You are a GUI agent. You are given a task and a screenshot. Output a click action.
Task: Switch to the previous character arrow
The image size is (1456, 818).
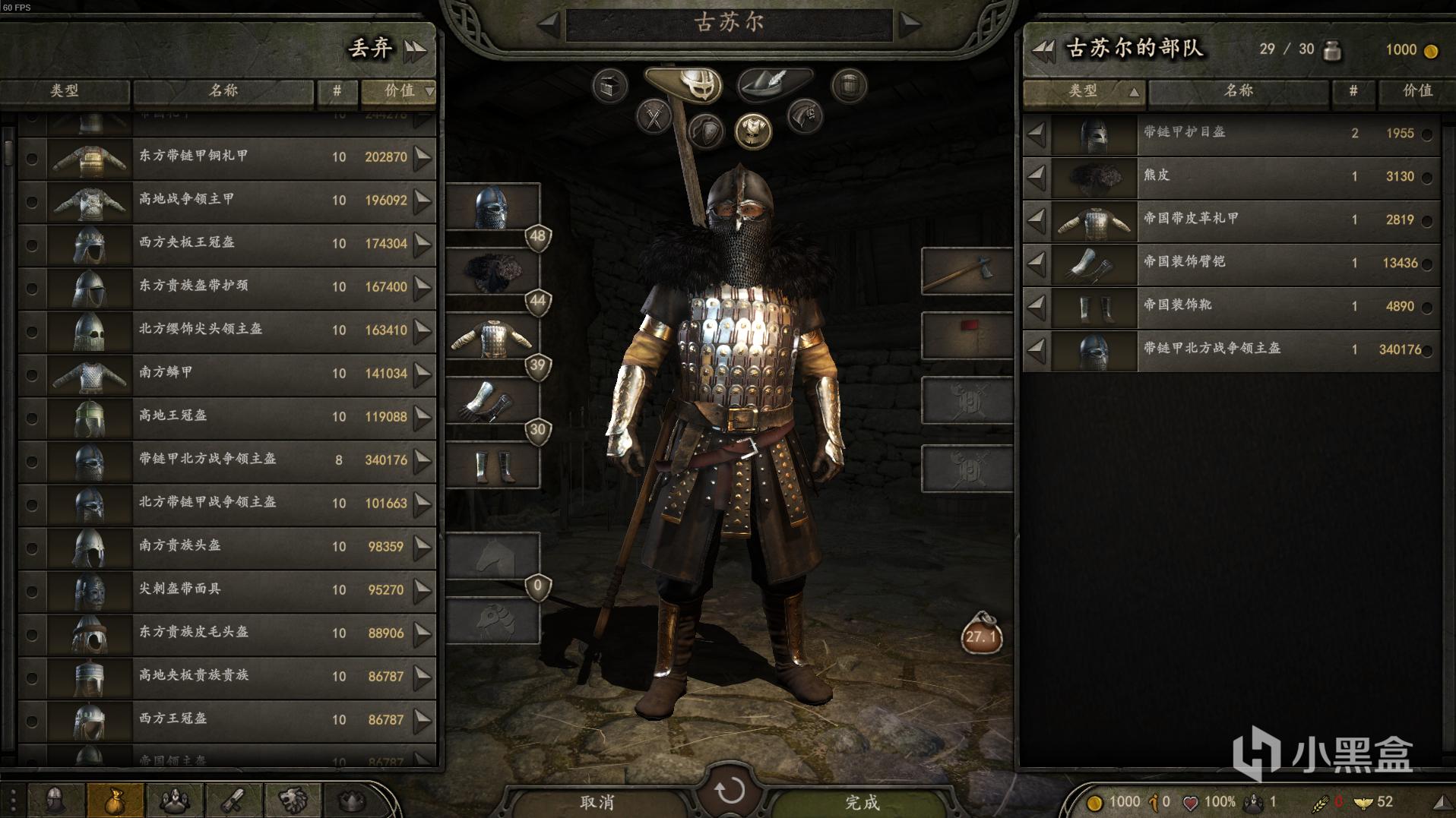pos(548,24)
